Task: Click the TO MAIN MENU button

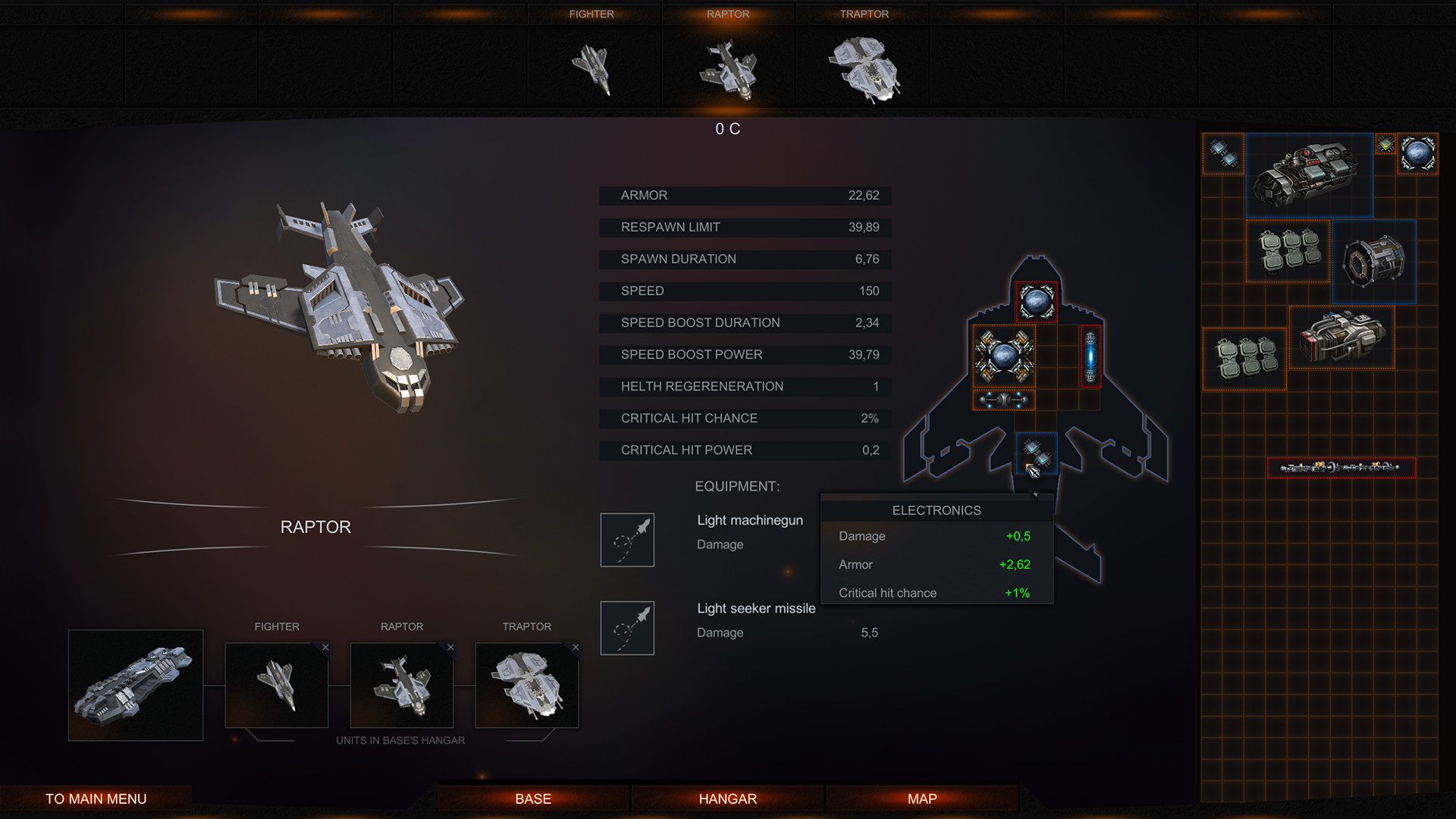Action: click(x=96, y=798)
